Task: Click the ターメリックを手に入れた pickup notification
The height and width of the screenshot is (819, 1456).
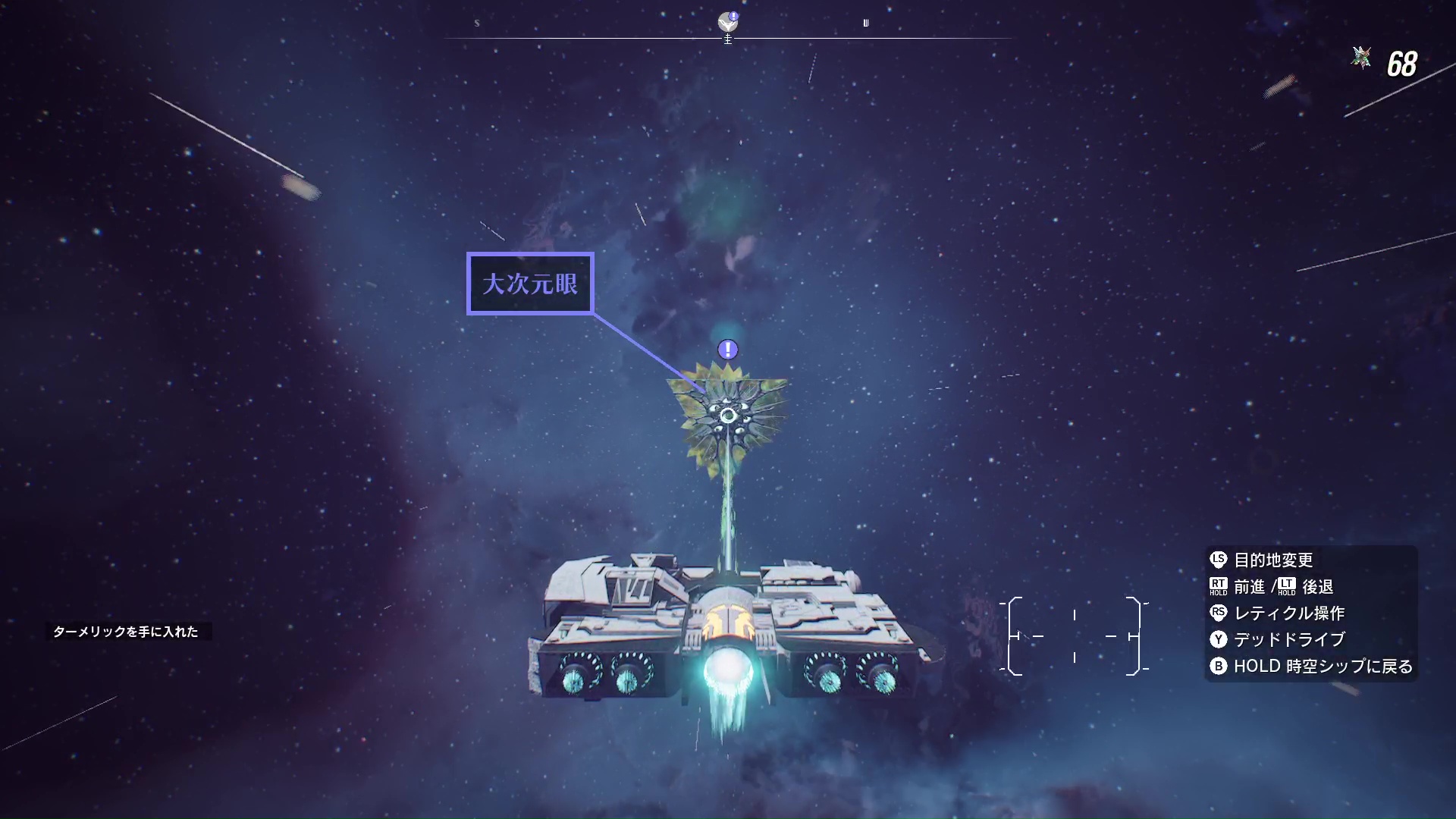Action: 130,630
